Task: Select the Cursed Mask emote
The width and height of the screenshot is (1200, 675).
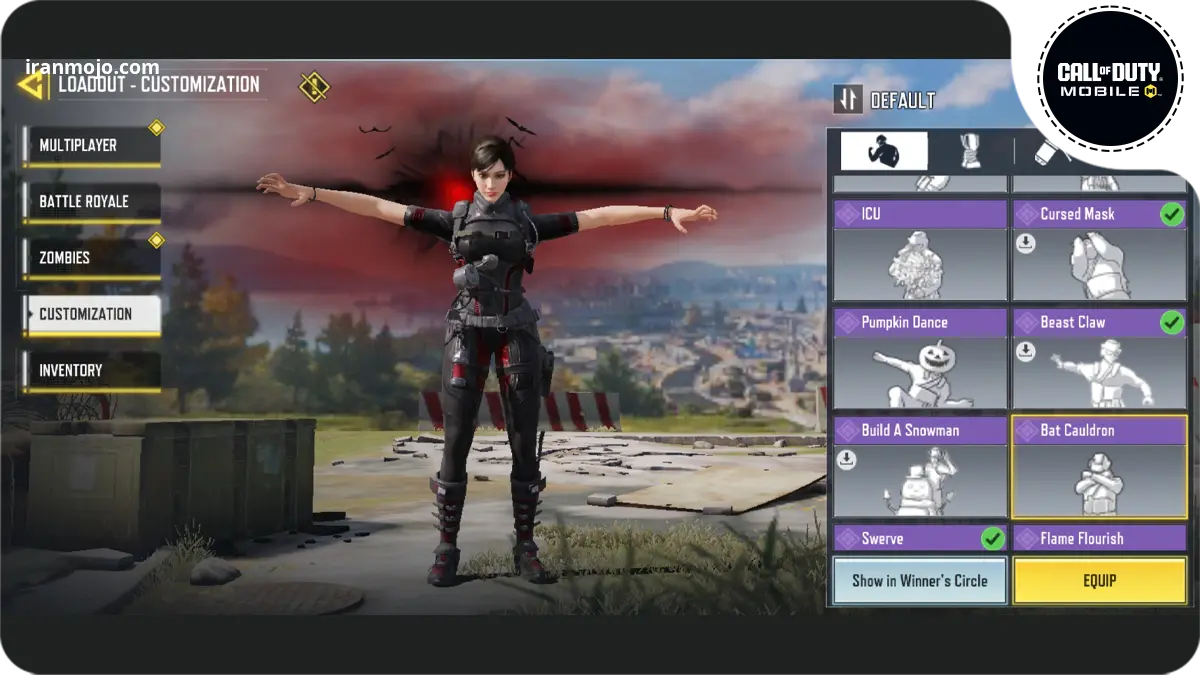Action: [1098, 251]
